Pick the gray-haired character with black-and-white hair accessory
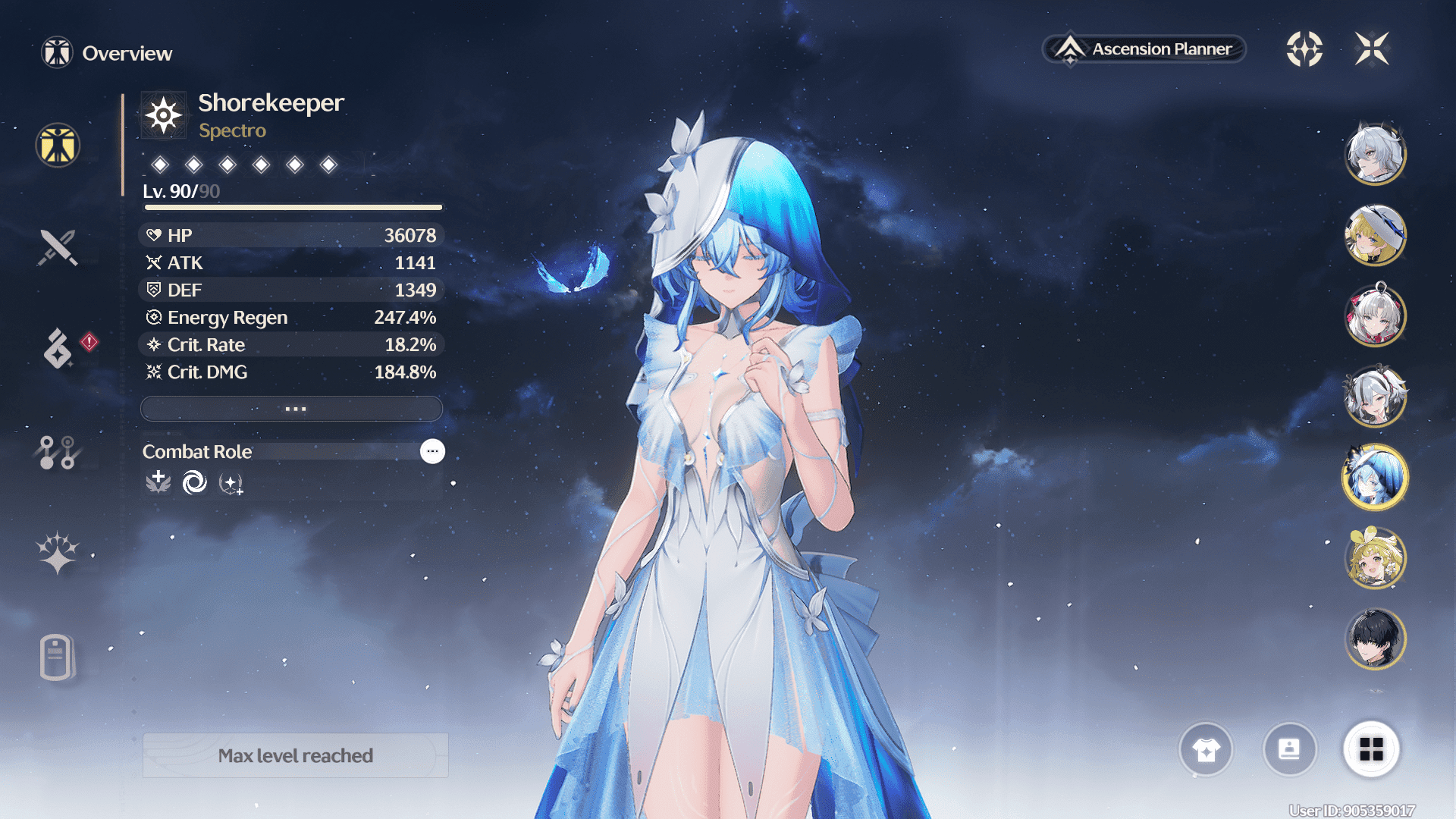This screenshot has height=819, width=1456. [1375, 396]
